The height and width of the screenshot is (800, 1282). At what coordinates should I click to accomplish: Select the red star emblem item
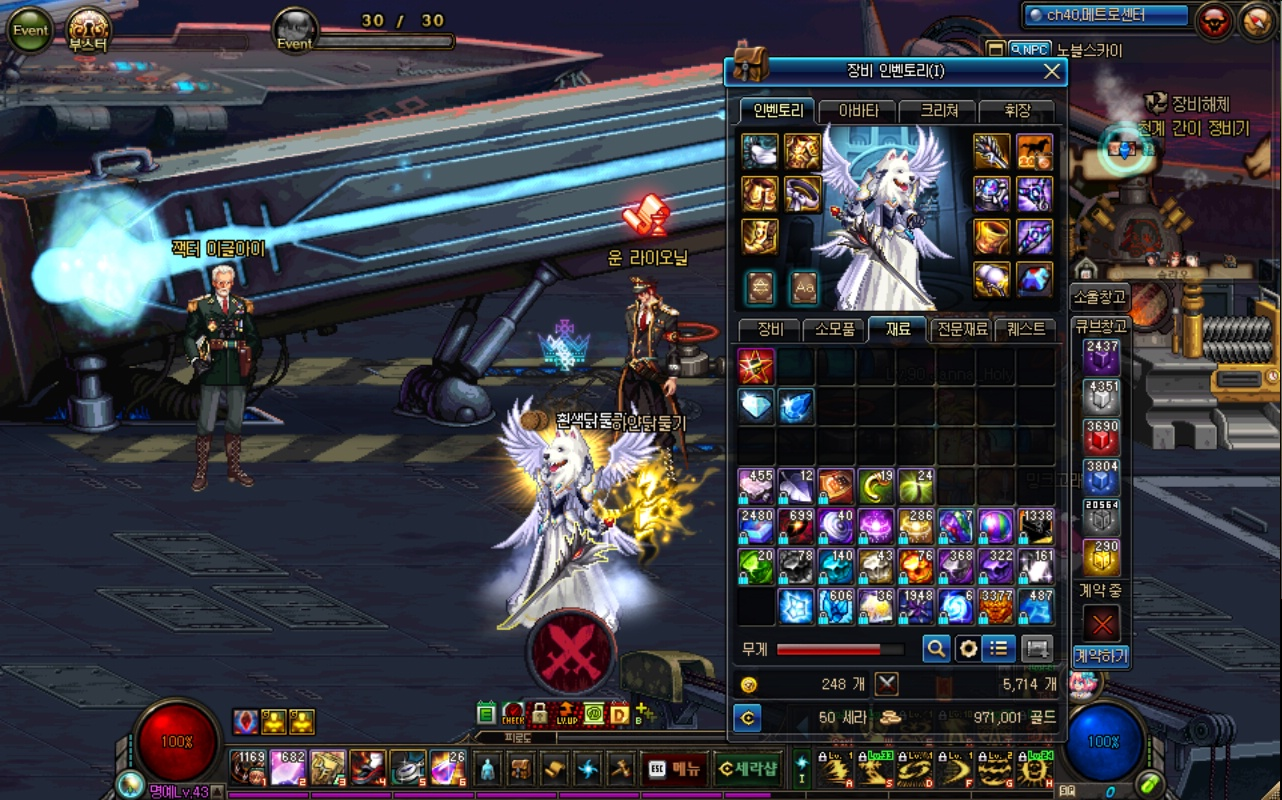coord(756,367)
